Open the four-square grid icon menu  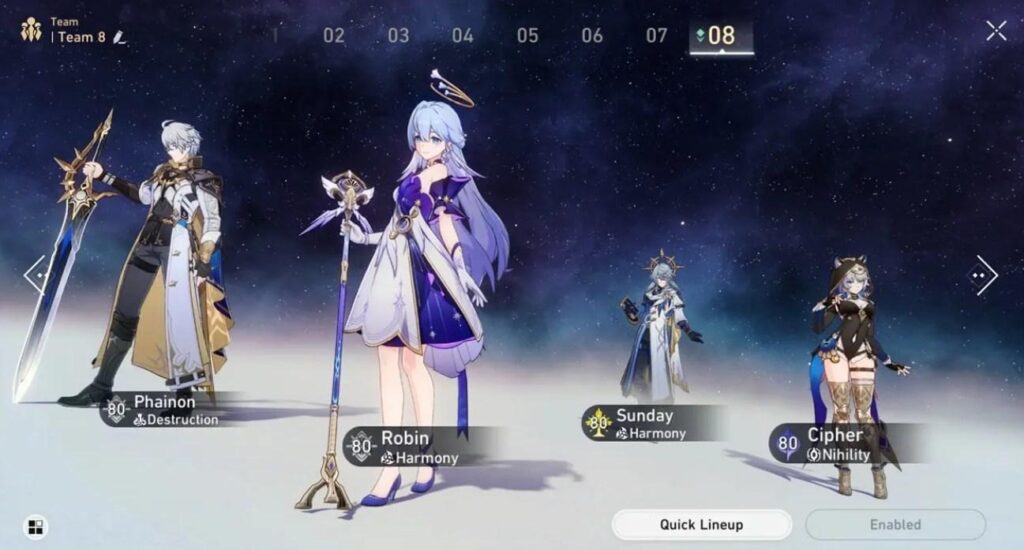click(35, 527)
